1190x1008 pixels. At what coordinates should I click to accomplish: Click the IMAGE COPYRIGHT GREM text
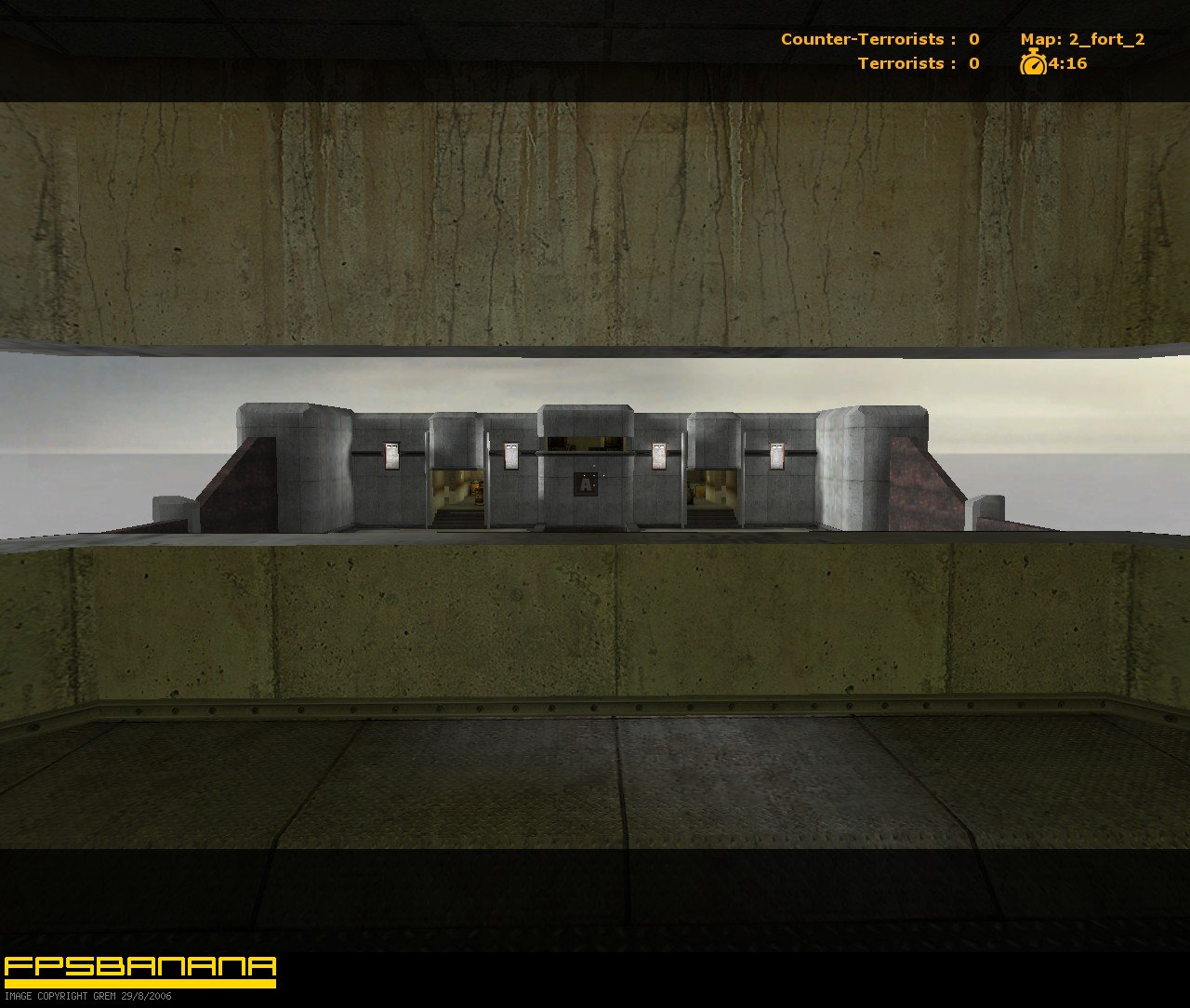(86, 996)
